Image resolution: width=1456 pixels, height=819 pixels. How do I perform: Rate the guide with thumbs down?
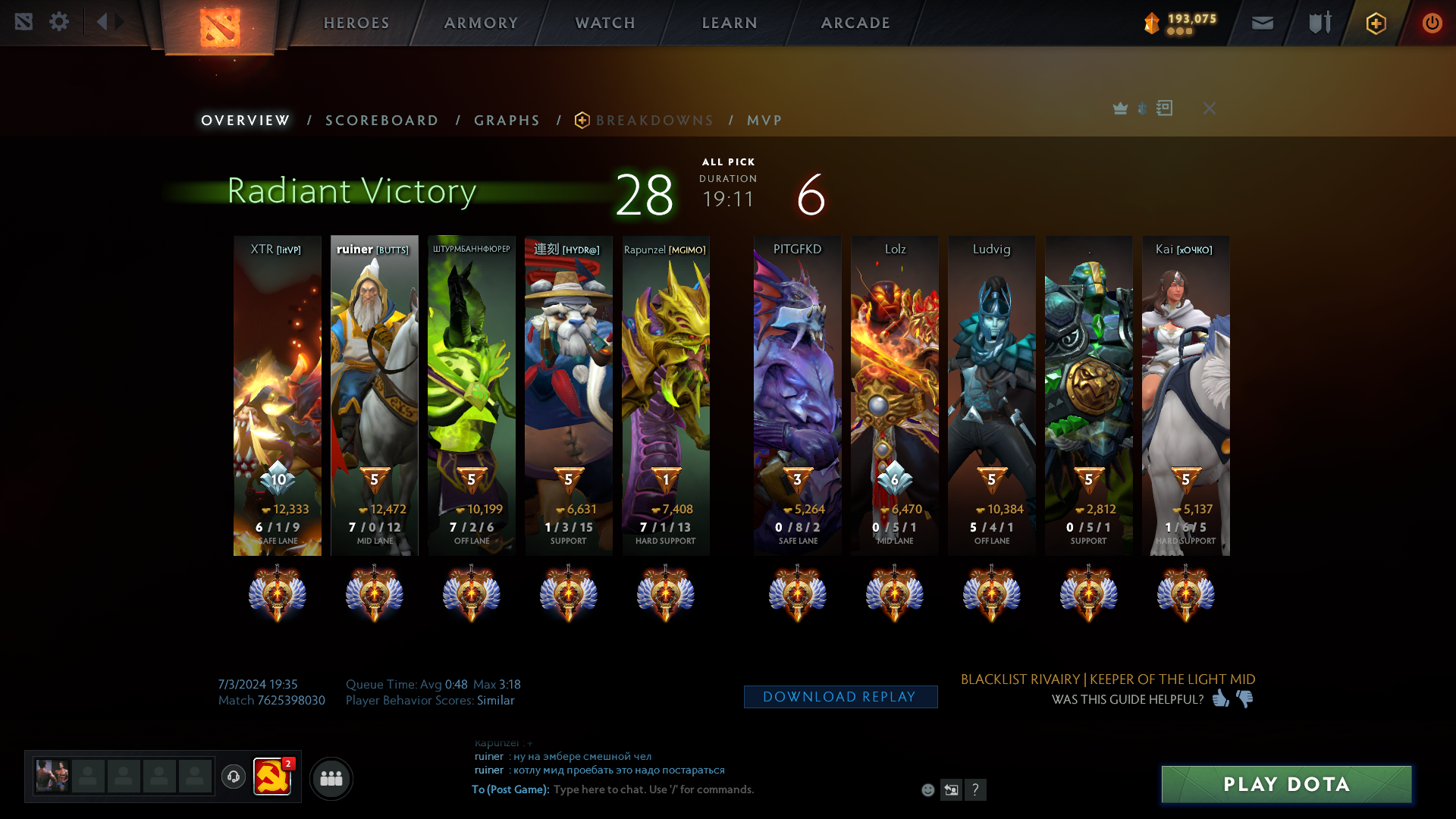click(1245, 698)
